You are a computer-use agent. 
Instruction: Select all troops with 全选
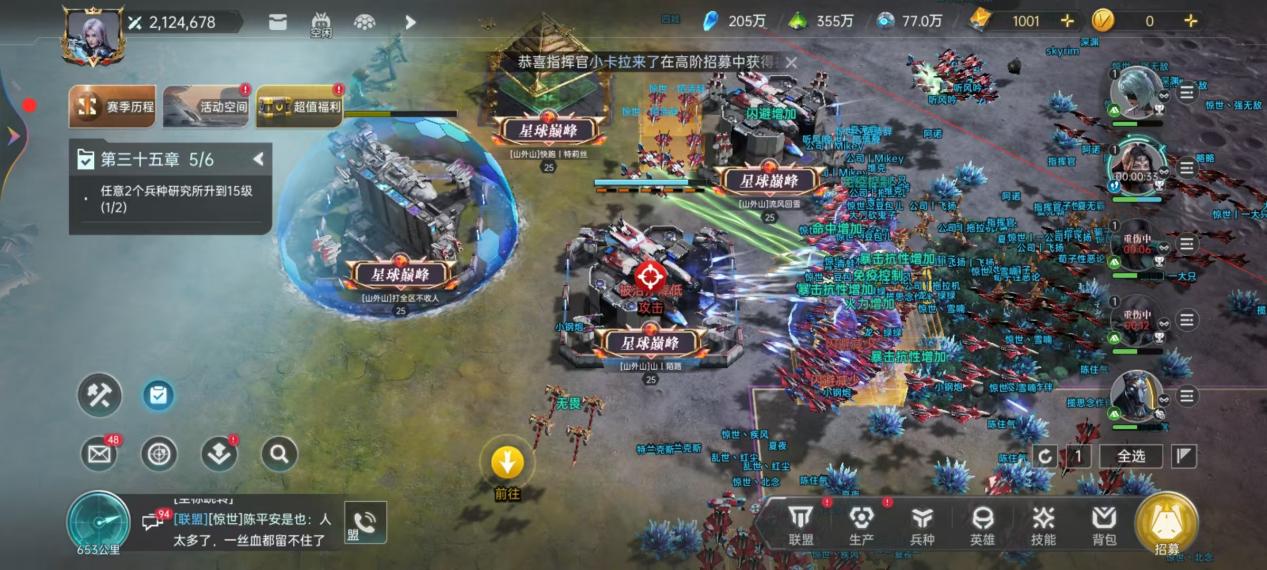pos(1131,456)
